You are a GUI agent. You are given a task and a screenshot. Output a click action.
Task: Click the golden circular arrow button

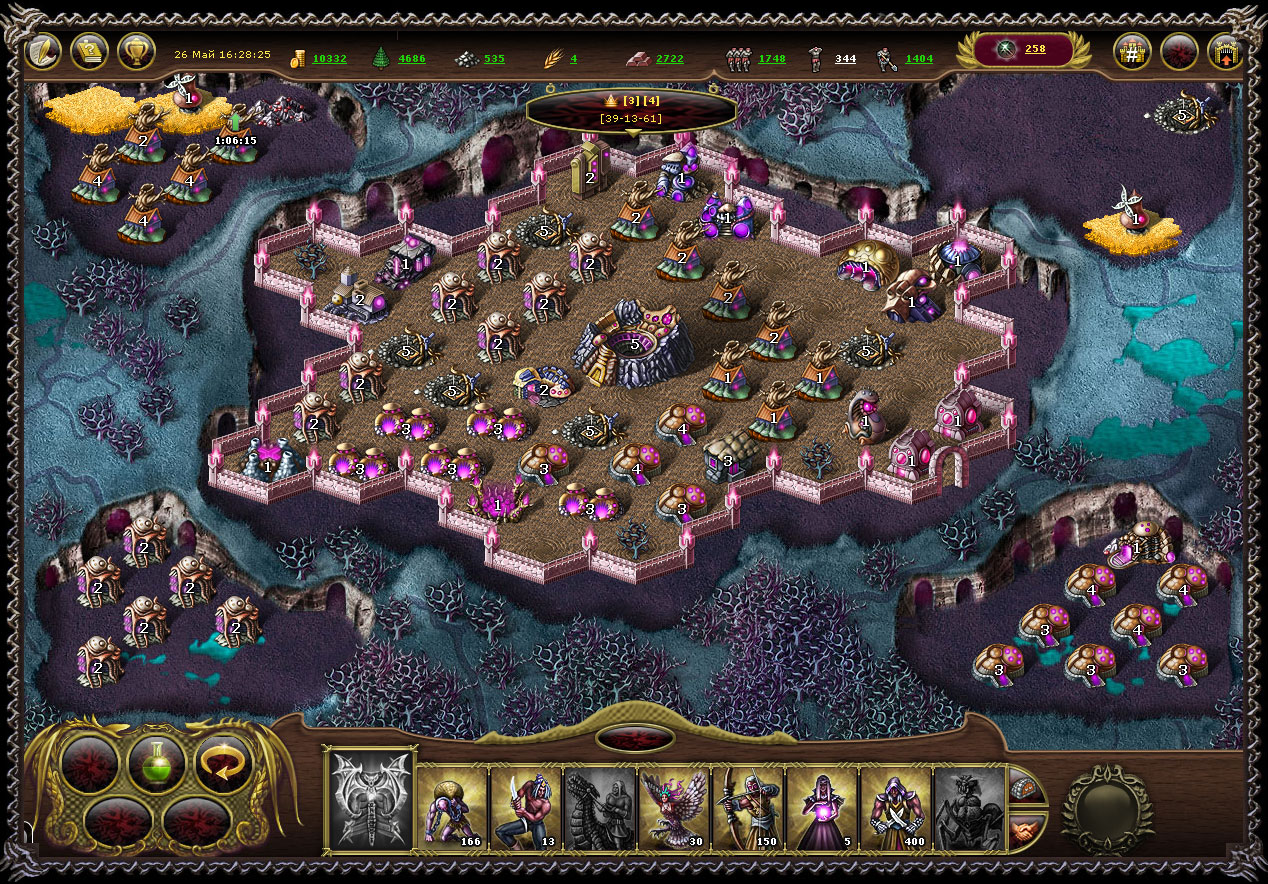click(x=222, y=764)
